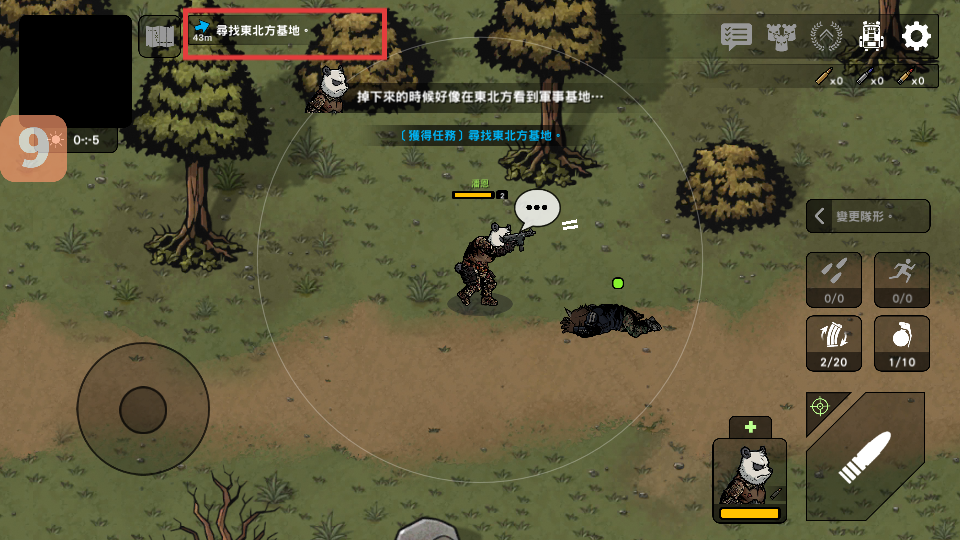
Task: Open the backpack inventory
Action: (872, 37)
